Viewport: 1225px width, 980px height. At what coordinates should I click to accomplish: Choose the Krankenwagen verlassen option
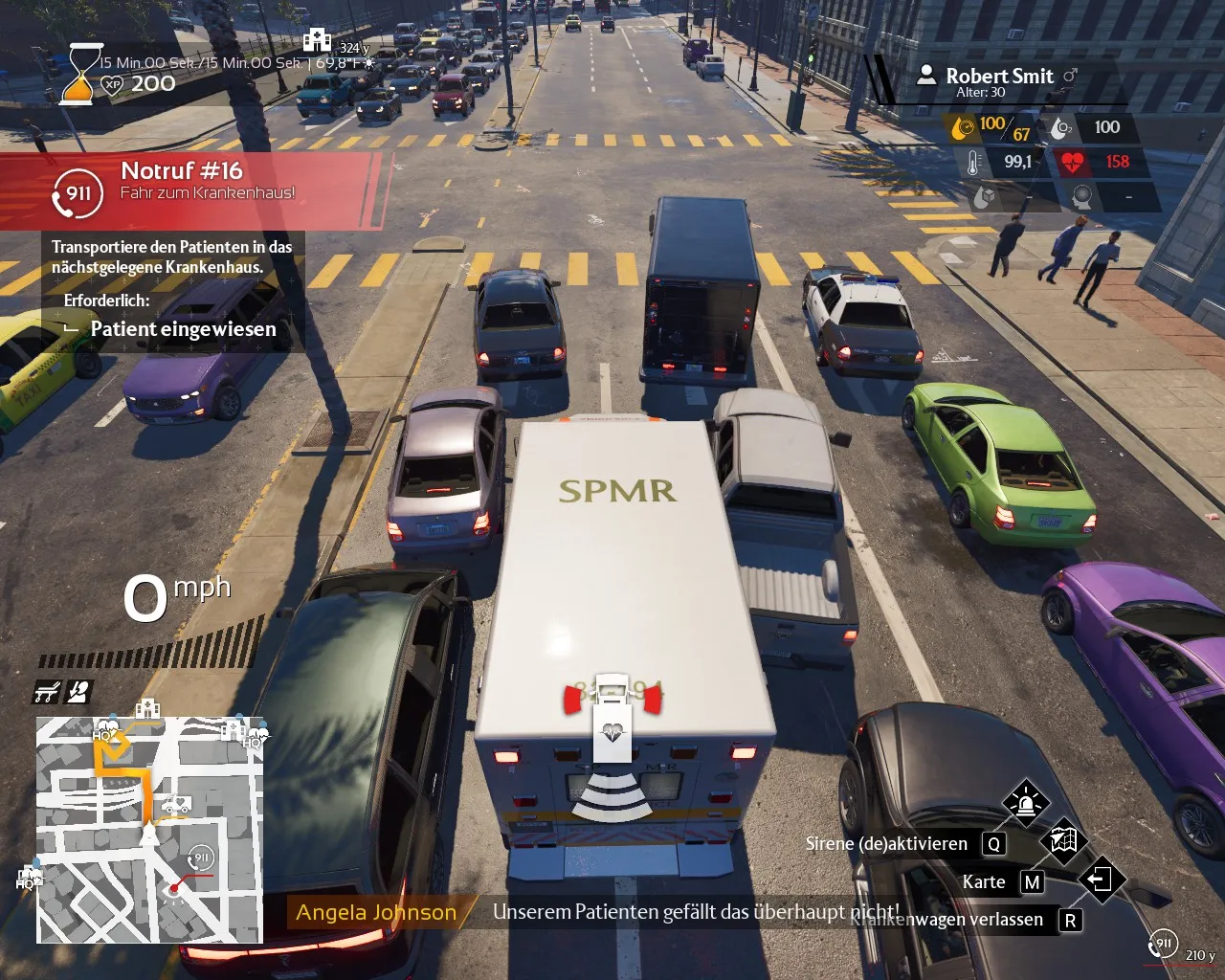point(947,920)
